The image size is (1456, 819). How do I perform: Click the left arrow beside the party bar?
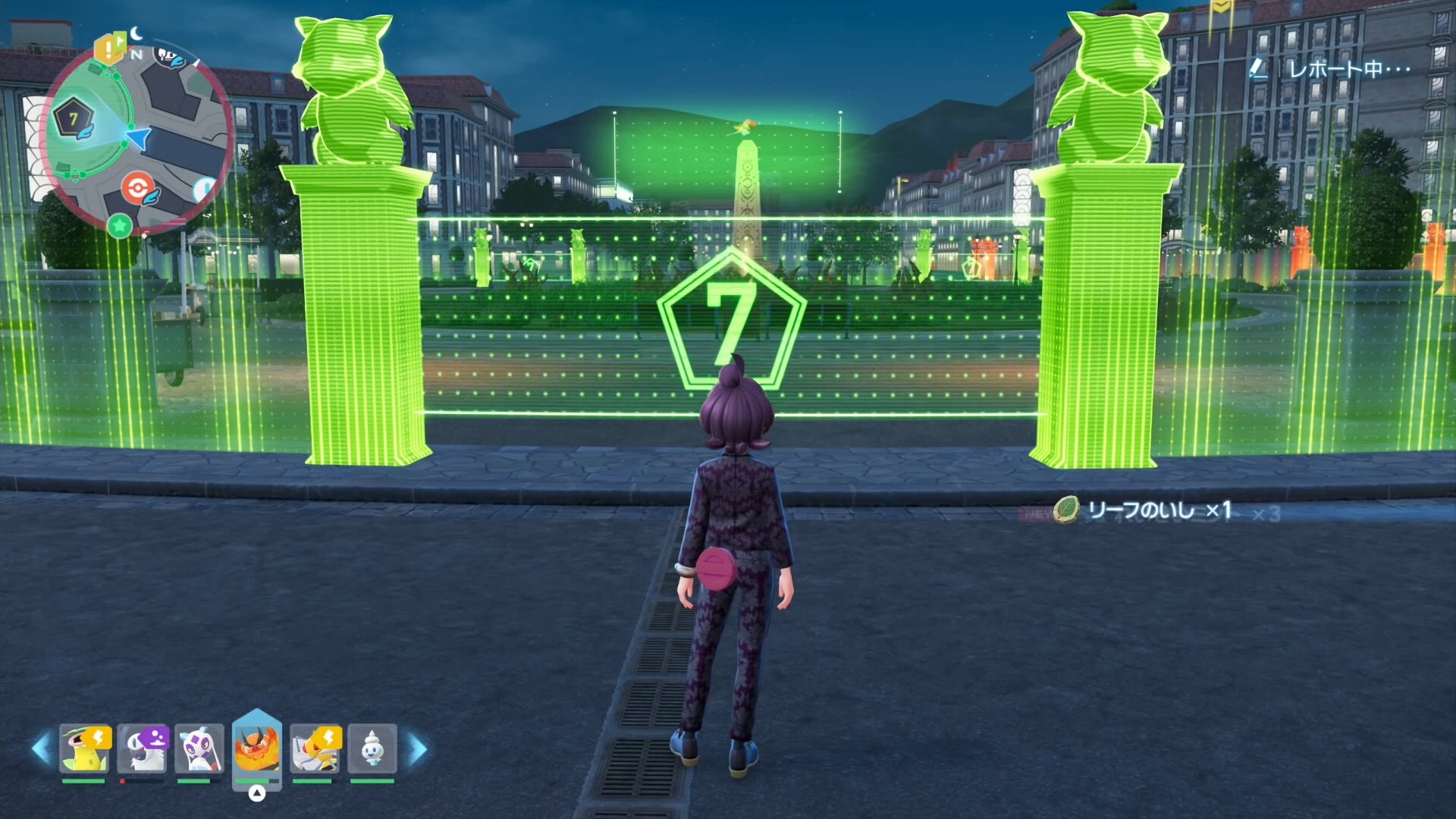tap(41, 749)
